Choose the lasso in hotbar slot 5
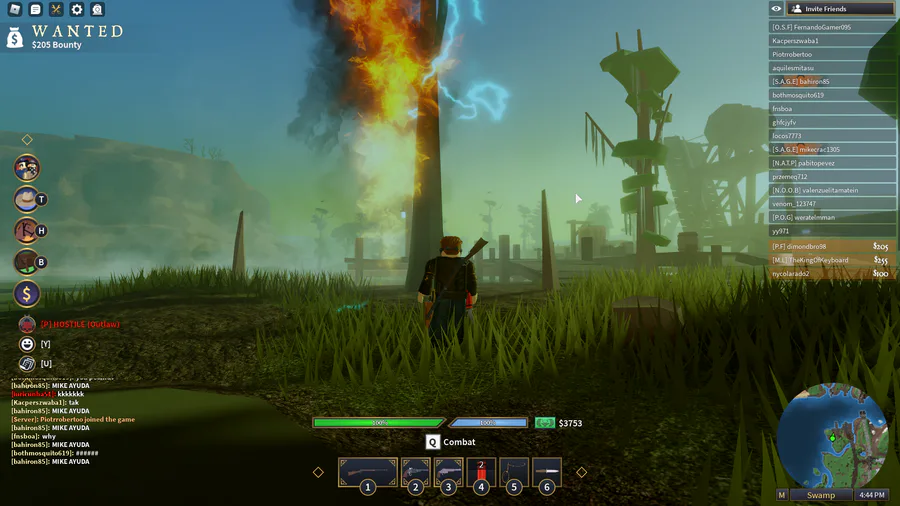This screenshot has width=900, height=506. click(x=514, y=473)
